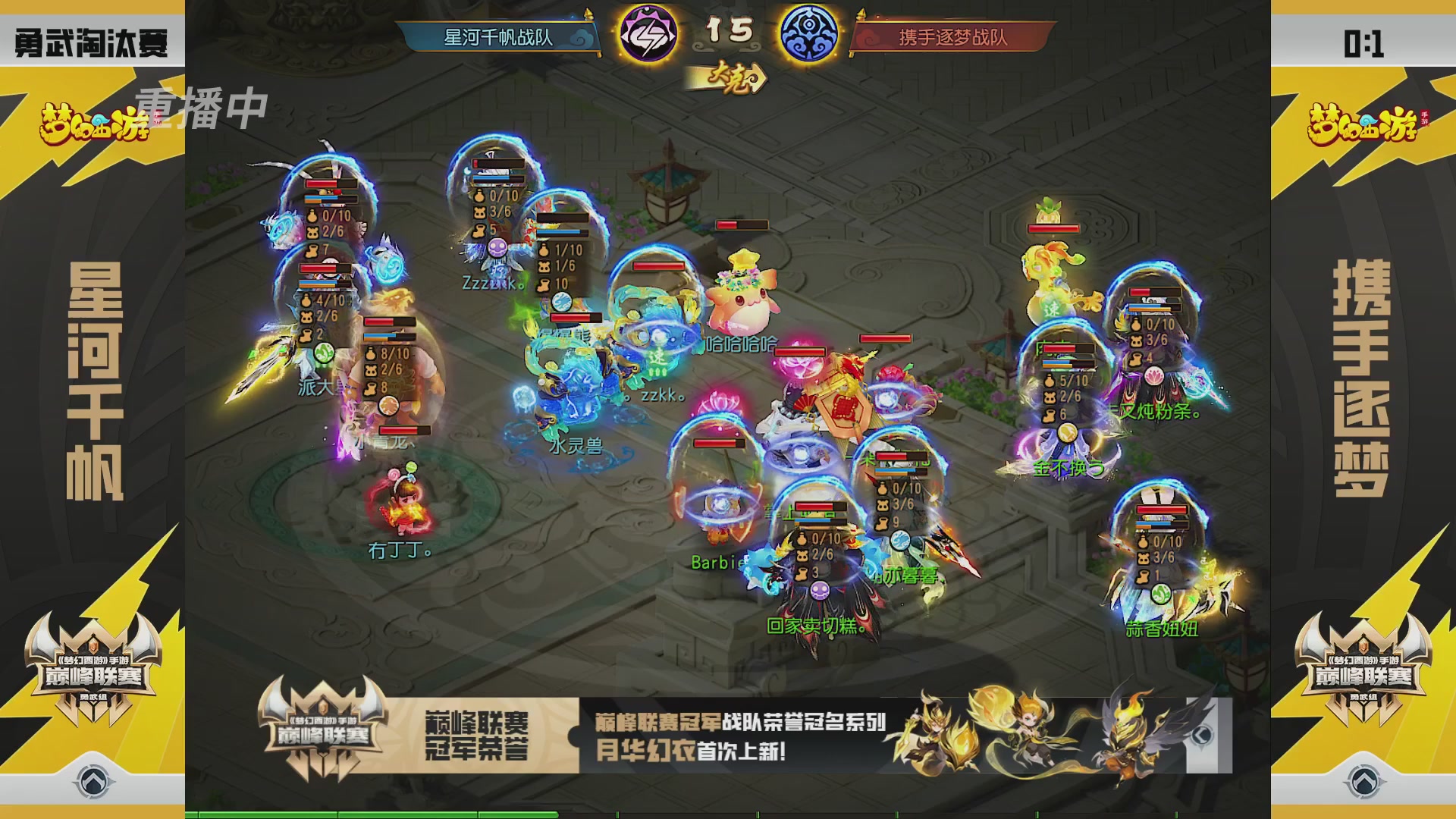Click the 星河千帆战队 name banner

pyautogui.click(x=500, y=36)
